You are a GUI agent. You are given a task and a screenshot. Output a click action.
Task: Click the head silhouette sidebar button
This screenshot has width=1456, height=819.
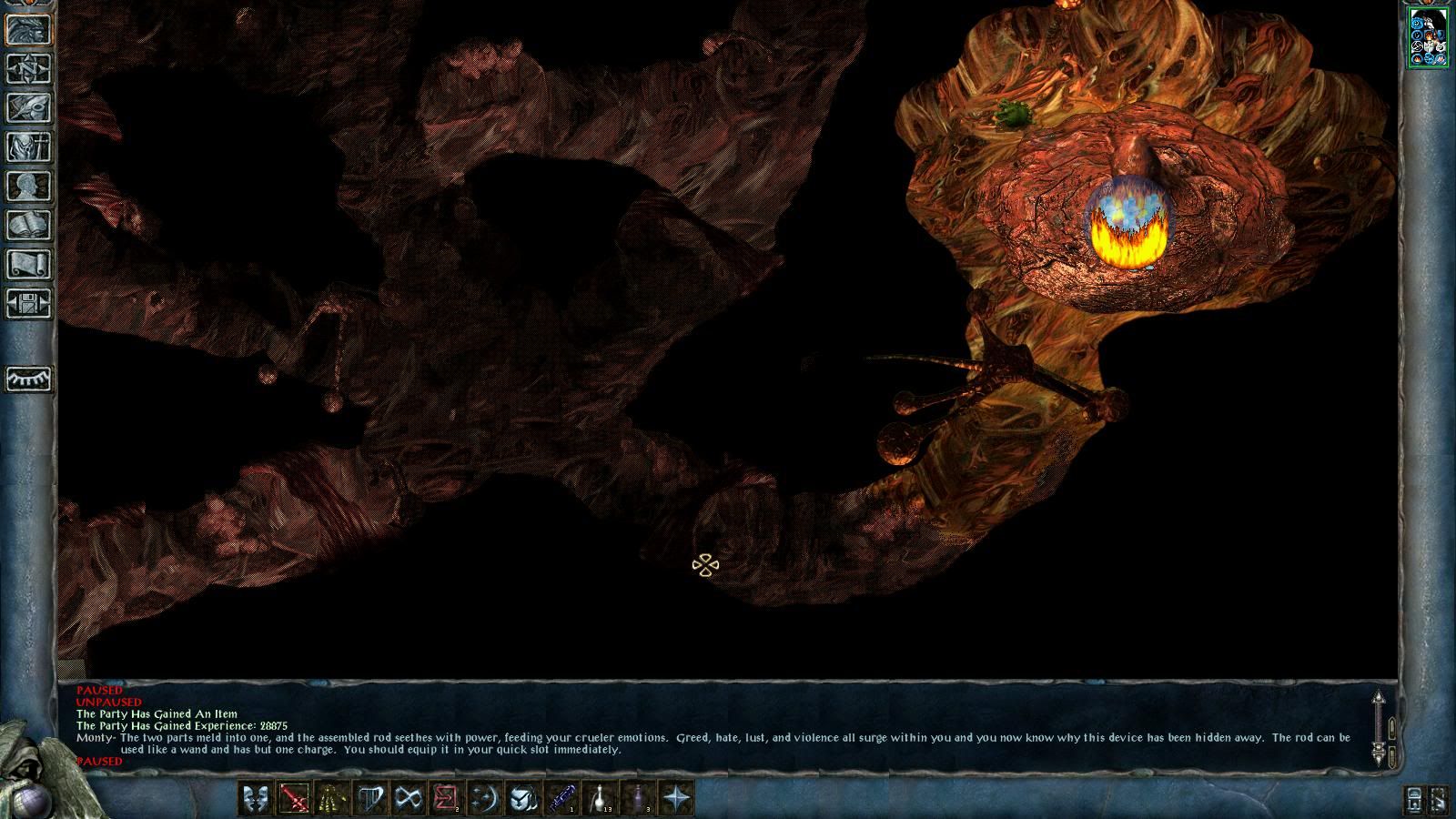click(28, 187)
